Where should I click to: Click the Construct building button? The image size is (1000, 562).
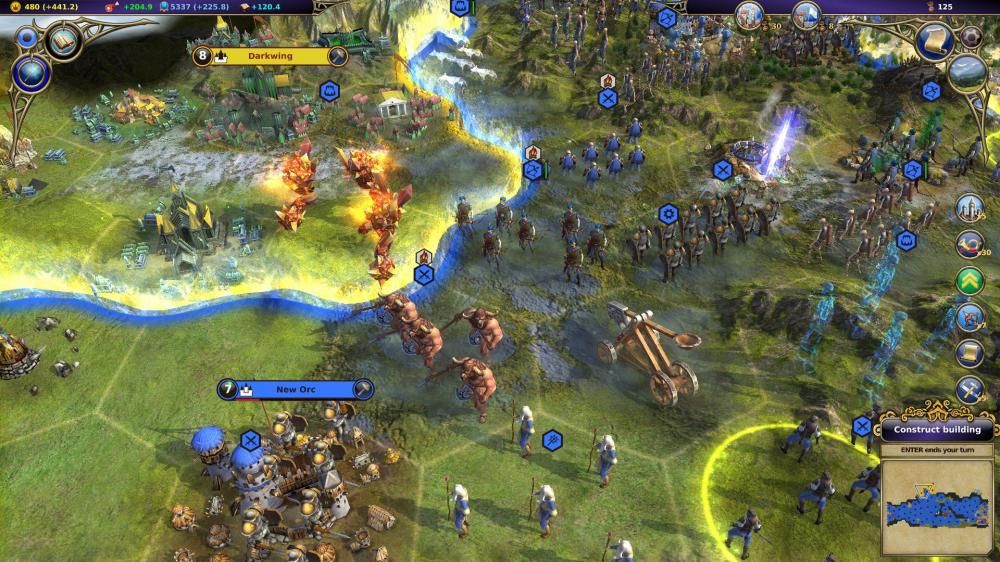tap(937, 430)
